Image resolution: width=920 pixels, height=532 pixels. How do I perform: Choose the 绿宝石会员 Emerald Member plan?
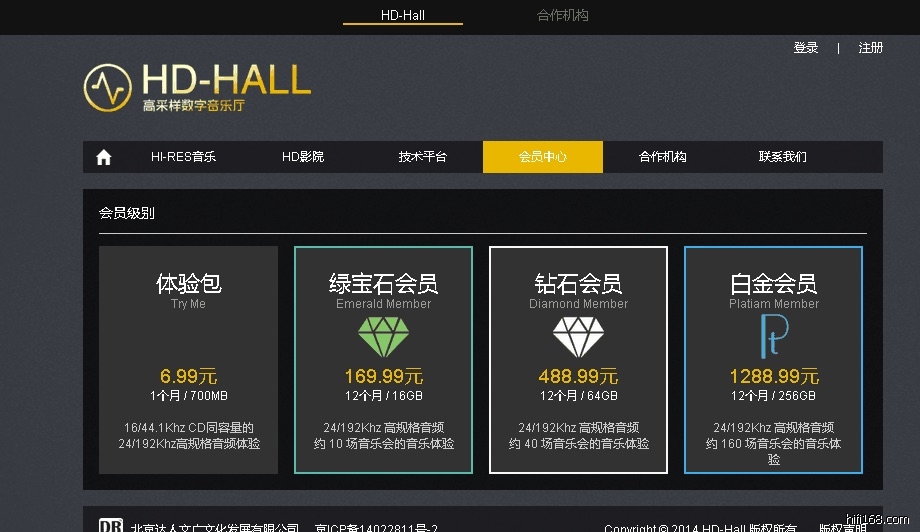(x=383, y=360)
